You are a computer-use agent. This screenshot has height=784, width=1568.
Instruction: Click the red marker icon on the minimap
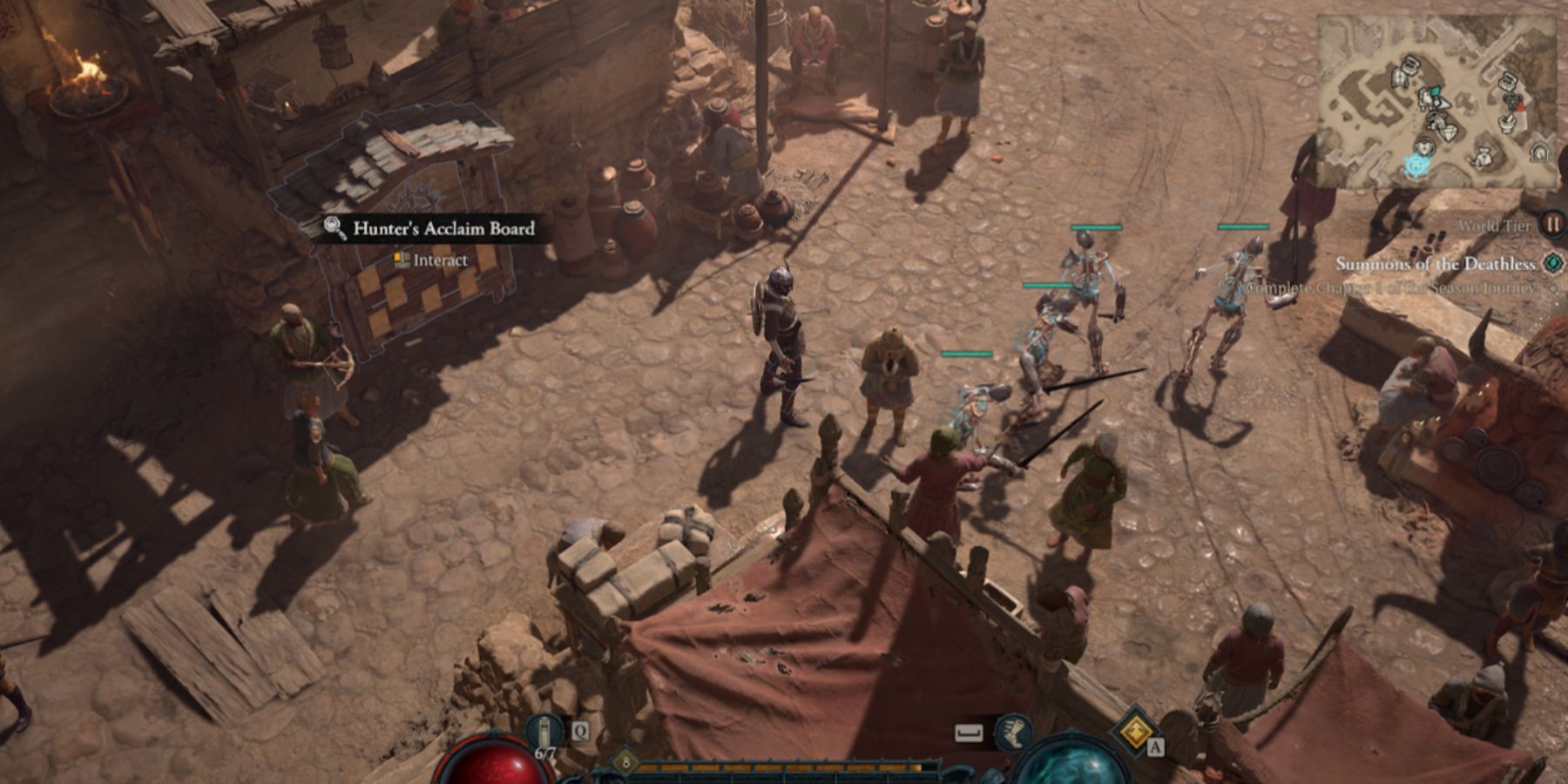click(1520, 107)
